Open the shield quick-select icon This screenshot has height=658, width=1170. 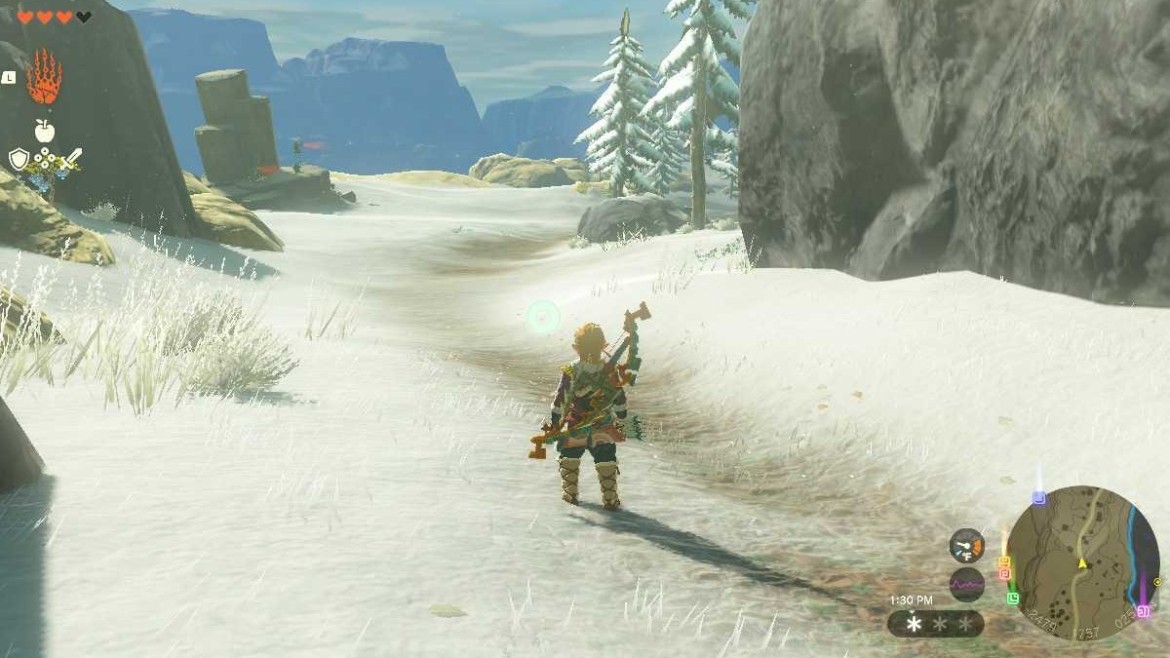(x=18, y=159)
